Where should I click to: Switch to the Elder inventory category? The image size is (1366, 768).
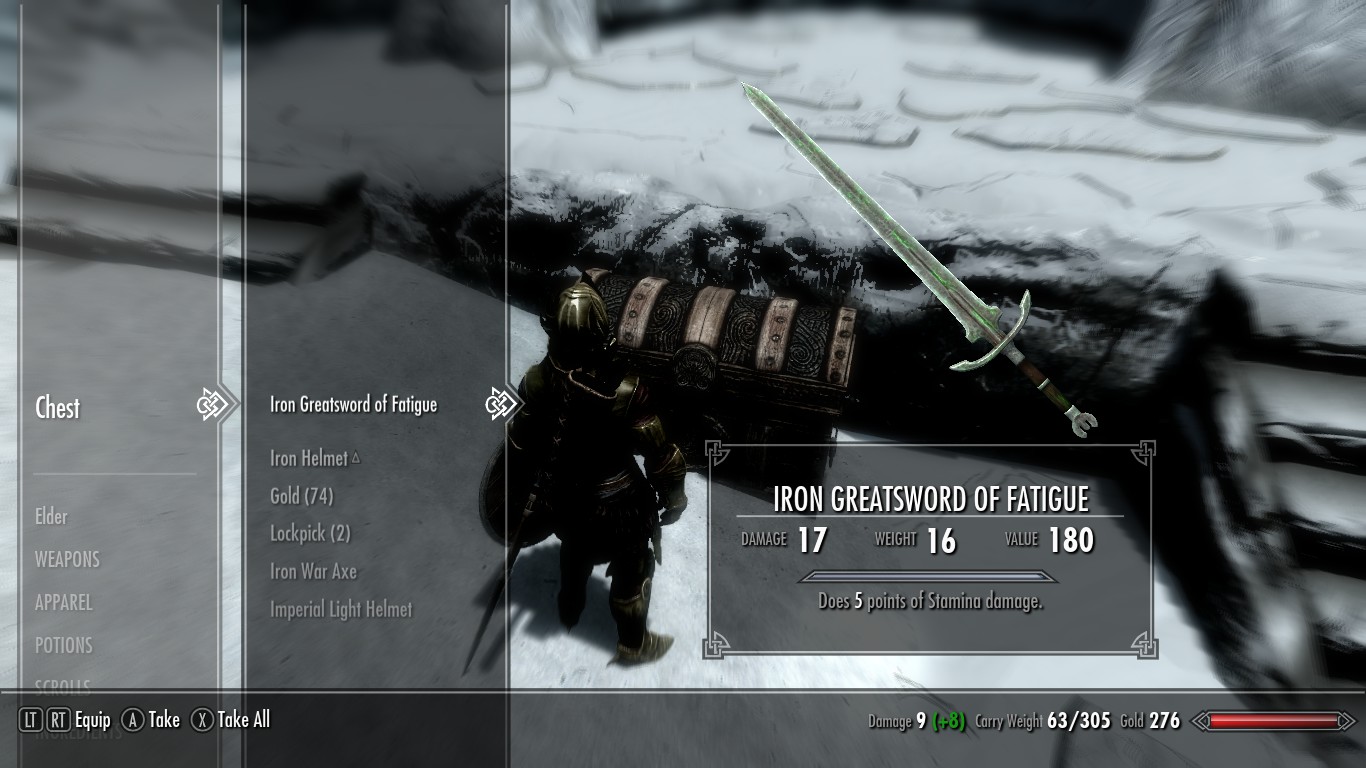[x=52, y=517]
